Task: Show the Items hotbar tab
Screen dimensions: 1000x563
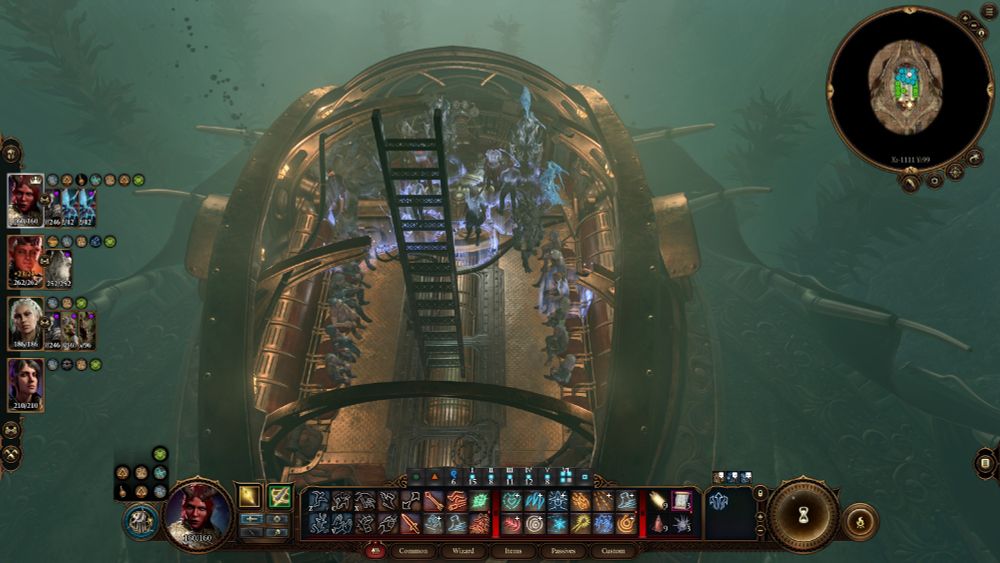Action: (513, 551)
